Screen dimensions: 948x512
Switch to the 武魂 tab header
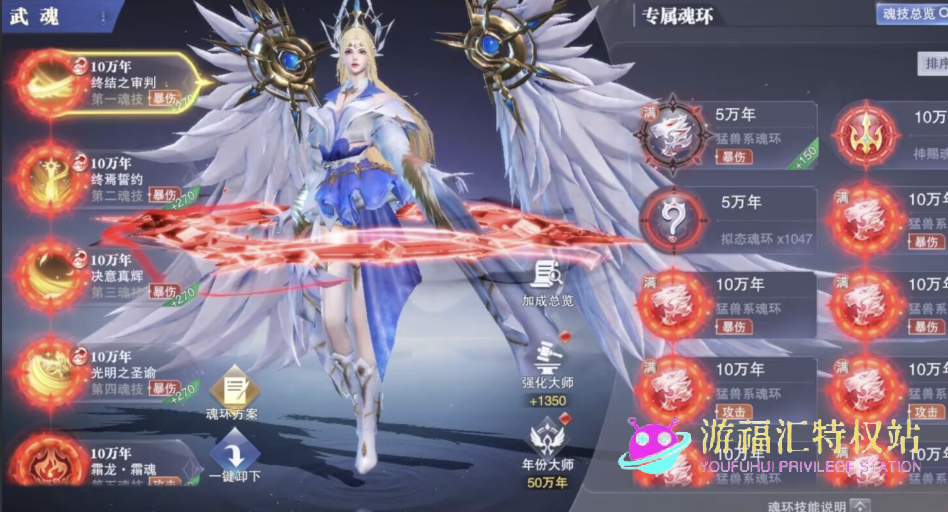[36, 18]
